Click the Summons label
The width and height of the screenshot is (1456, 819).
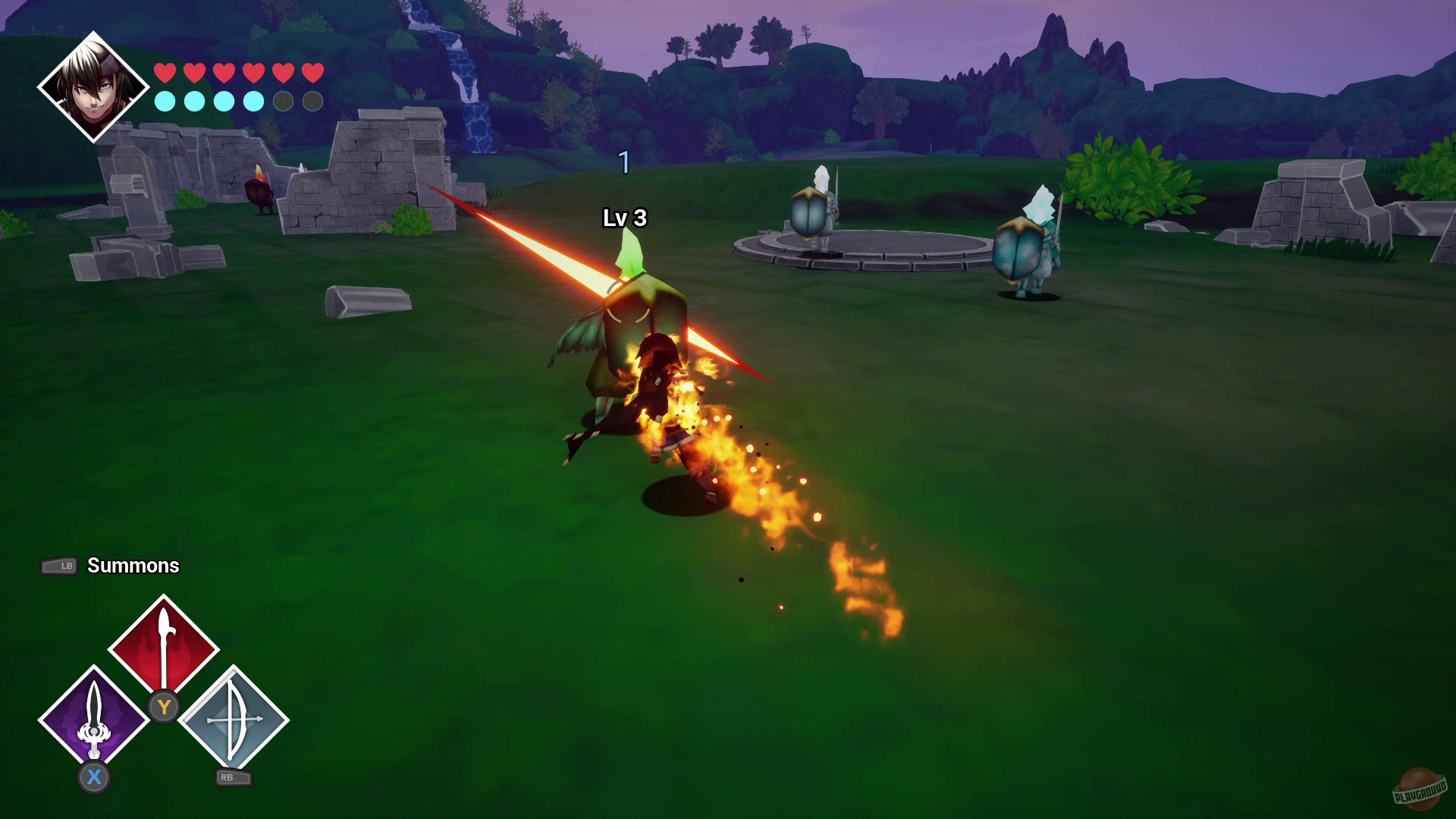coord(133,566)
